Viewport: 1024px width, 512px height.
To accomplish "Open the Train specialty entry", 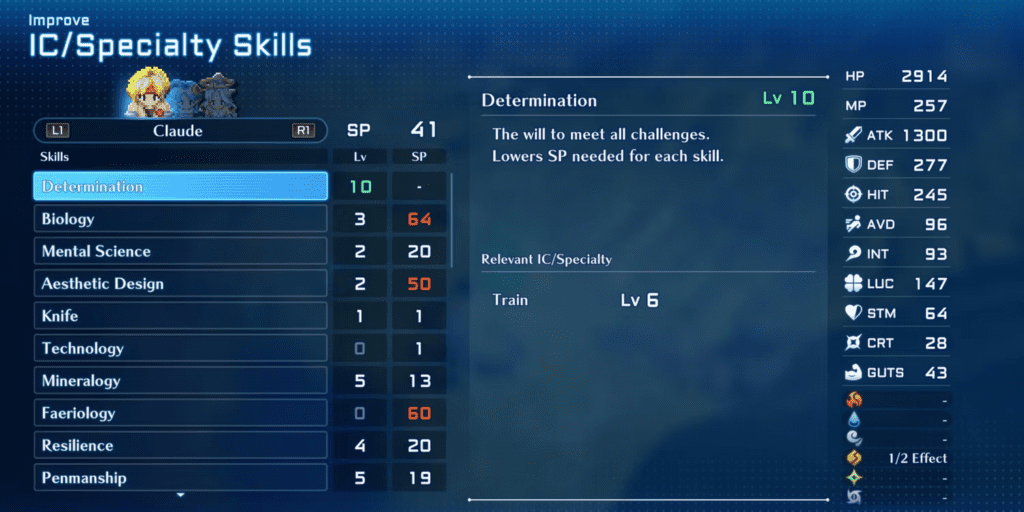I will (510, 300).
